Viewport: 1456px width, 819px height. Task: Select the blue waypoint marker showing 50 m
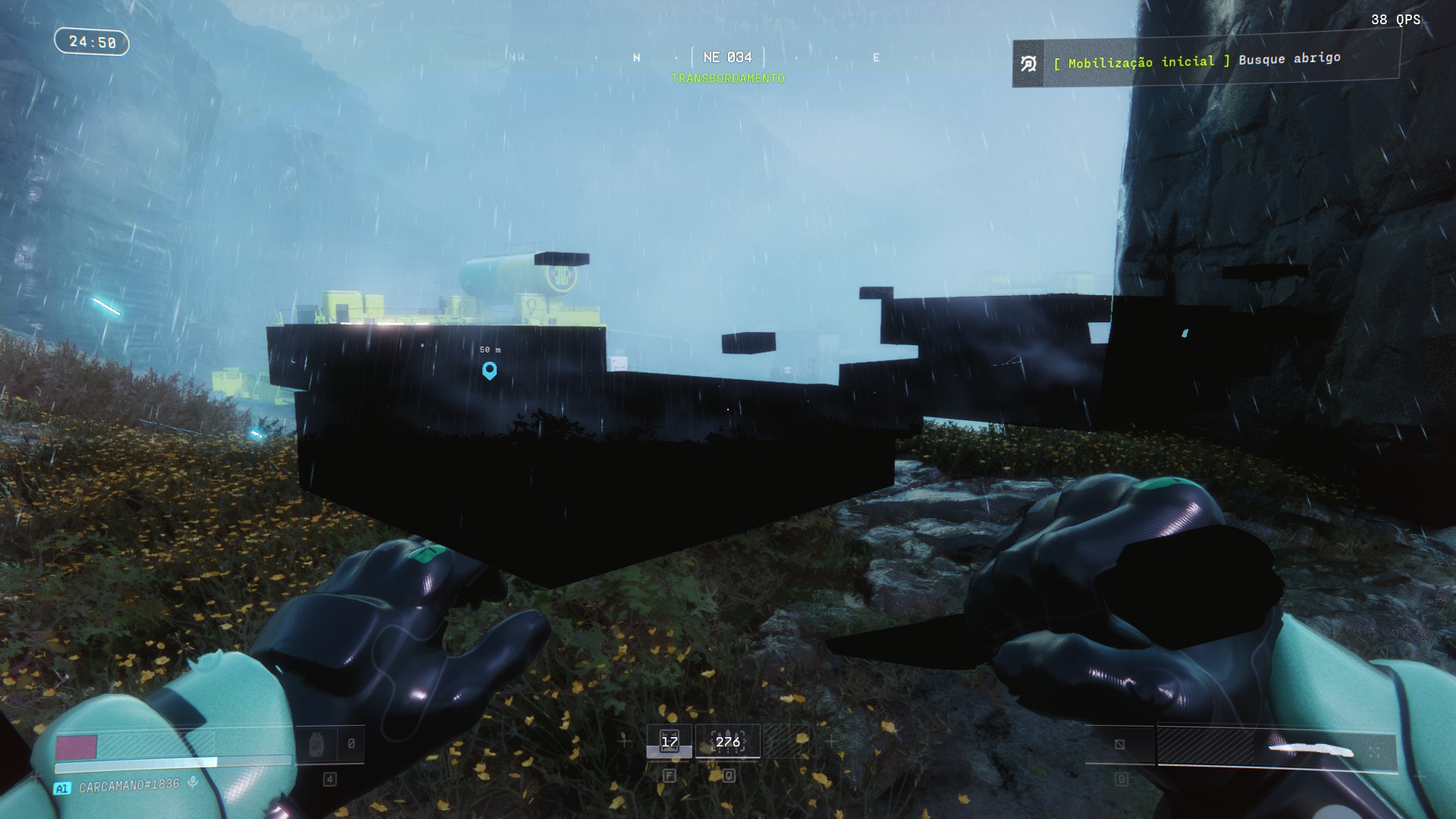[x=490, y=370]
